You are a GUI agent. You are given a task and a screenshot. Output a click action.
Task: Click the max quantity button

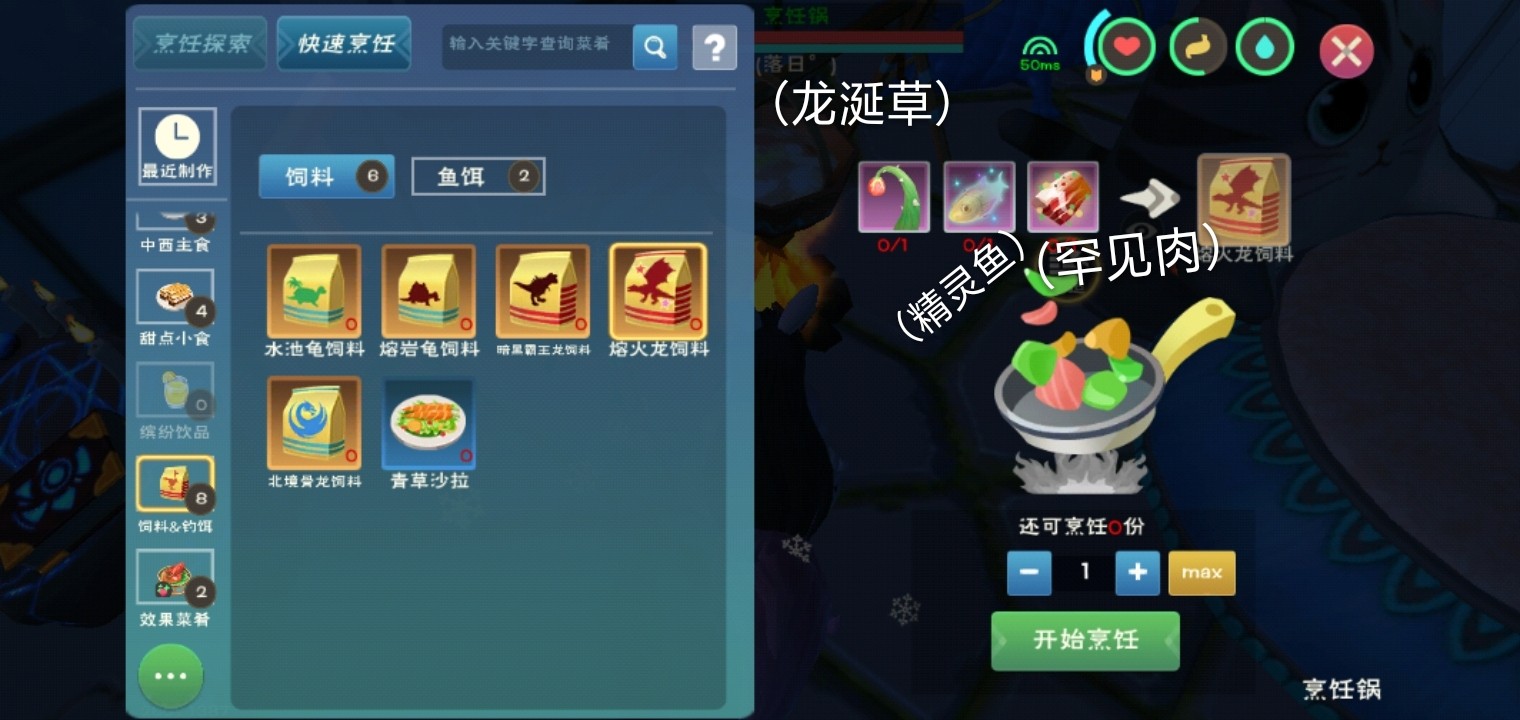click(x=1201, y=573)
